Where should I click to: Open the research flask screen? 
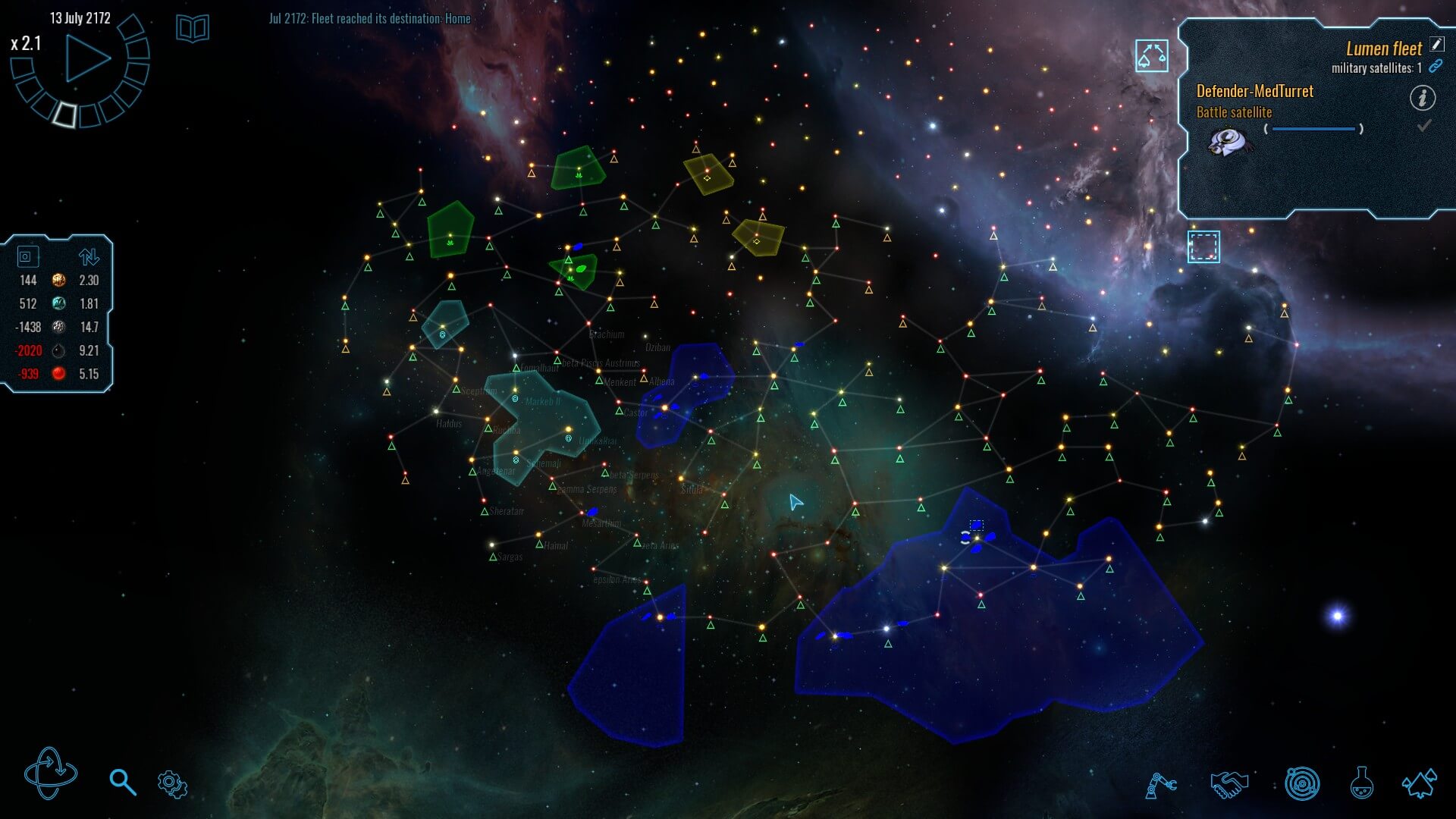click(1362, 783)
